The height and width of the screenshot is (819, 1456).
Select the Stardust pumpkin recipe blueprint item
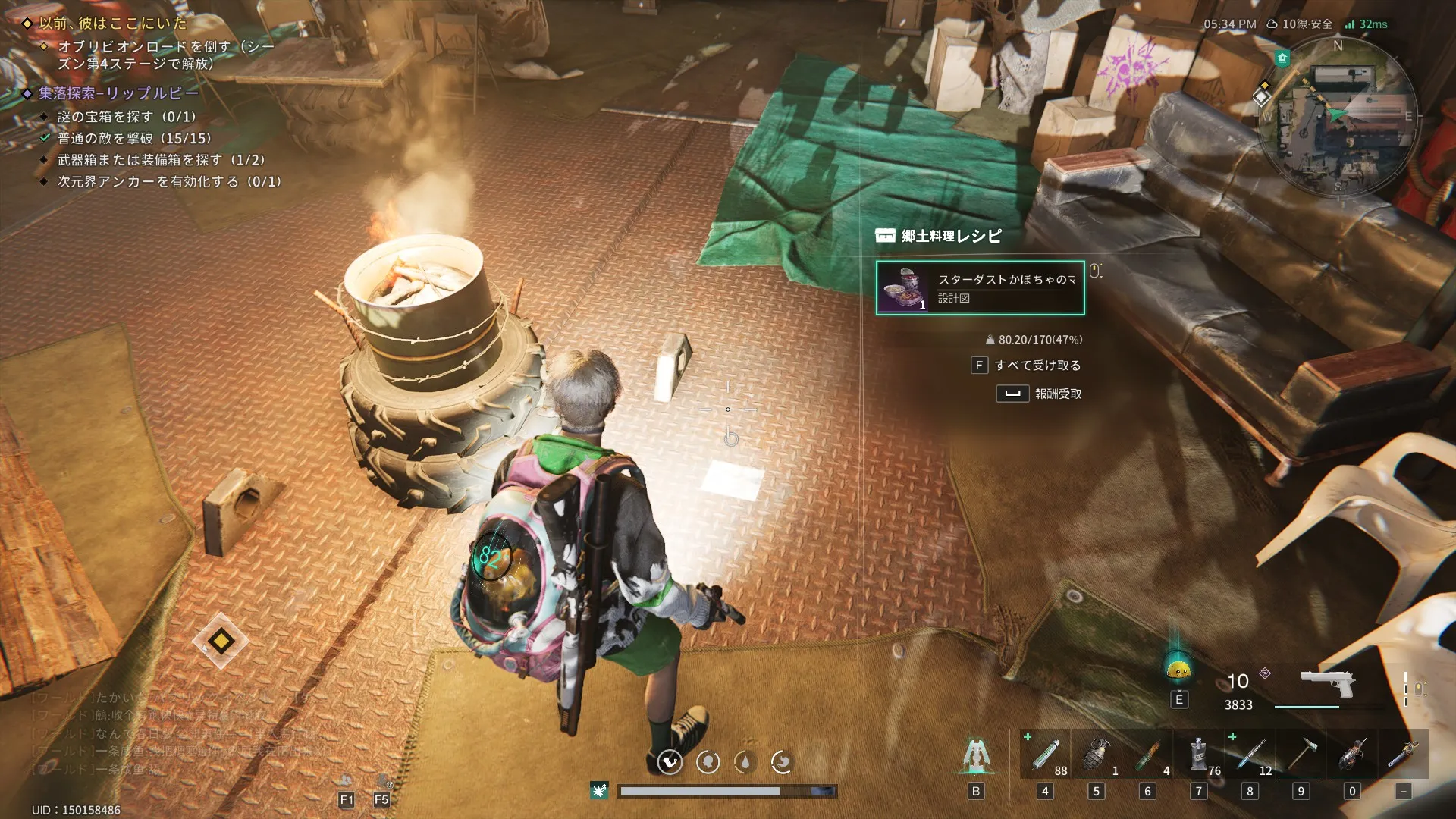(x=980, y=288)
